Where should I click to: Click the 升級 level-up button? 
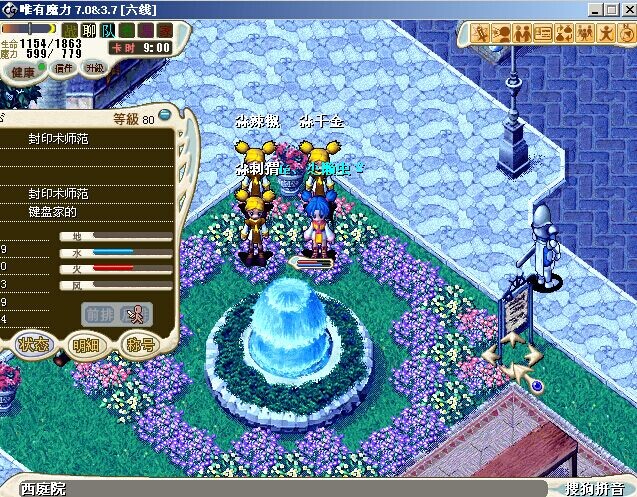94,68
